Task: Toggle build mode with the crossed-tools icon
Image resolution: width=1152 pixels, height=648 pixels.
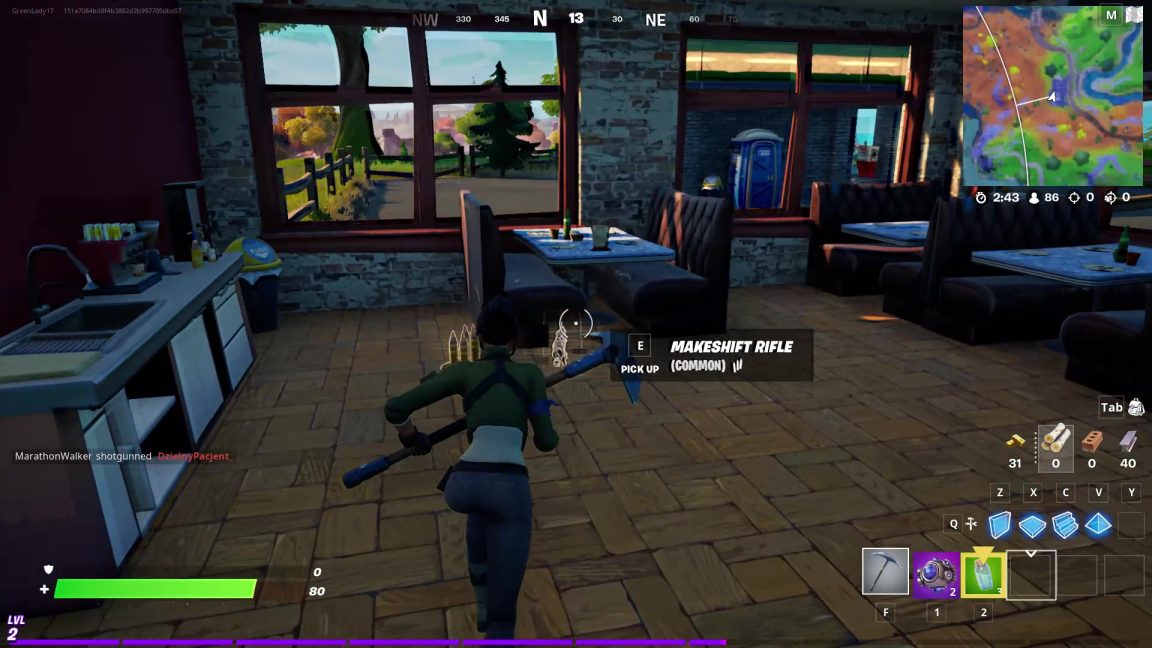Action: point(971,523)
